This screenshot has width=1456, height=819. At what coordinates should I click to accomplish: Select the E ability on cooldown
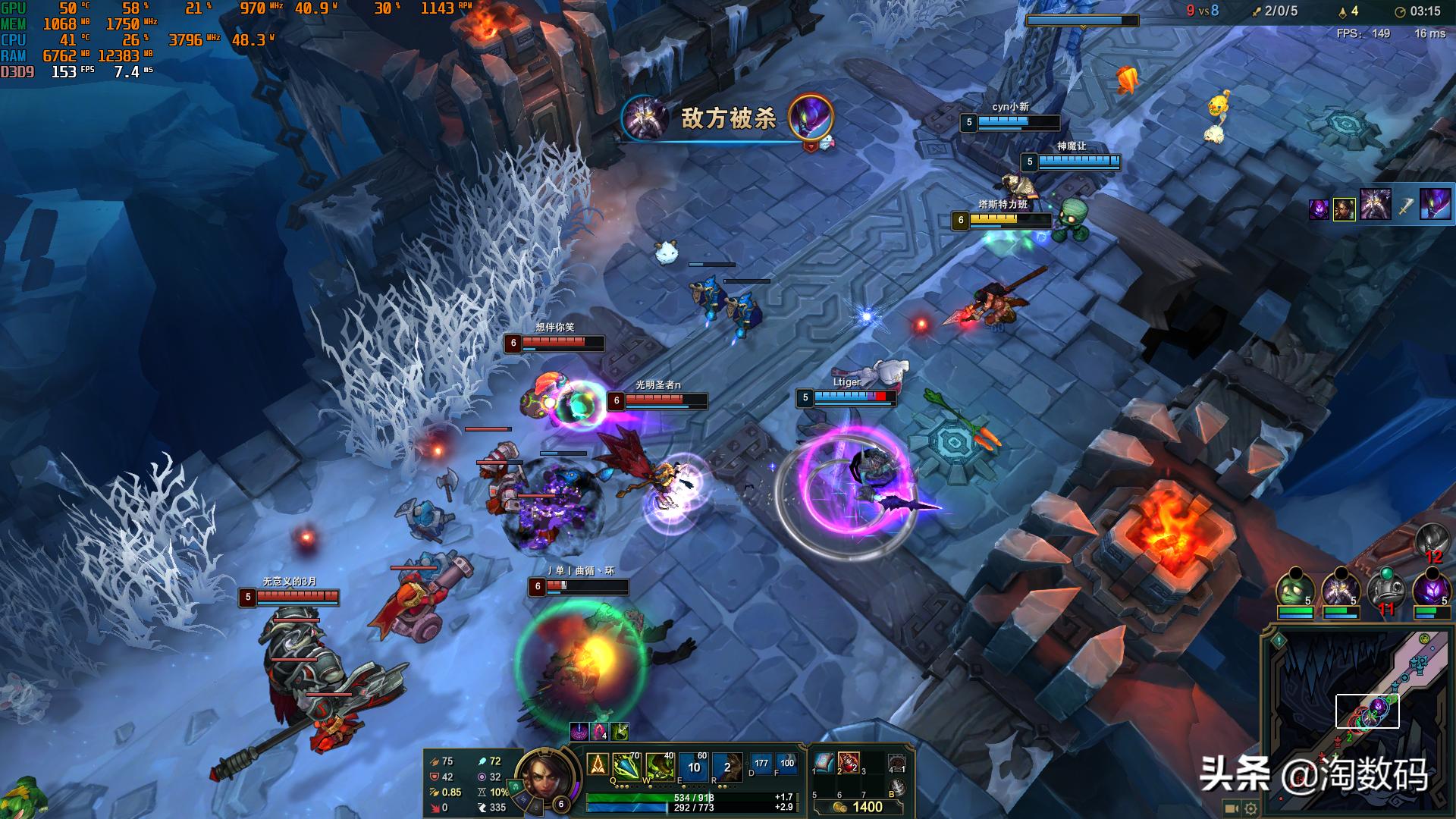[x=693, y=767]
